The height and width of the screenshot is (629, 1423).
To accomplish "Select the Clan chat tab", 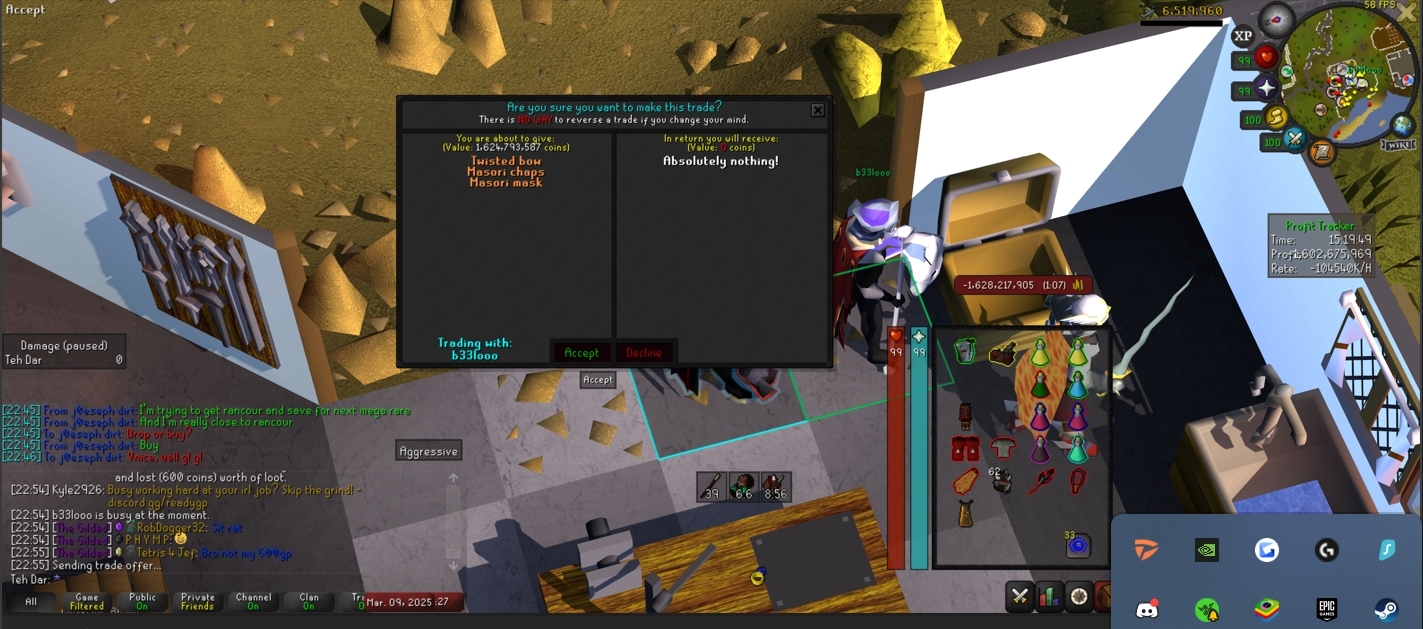I will (x=308, y=602).
